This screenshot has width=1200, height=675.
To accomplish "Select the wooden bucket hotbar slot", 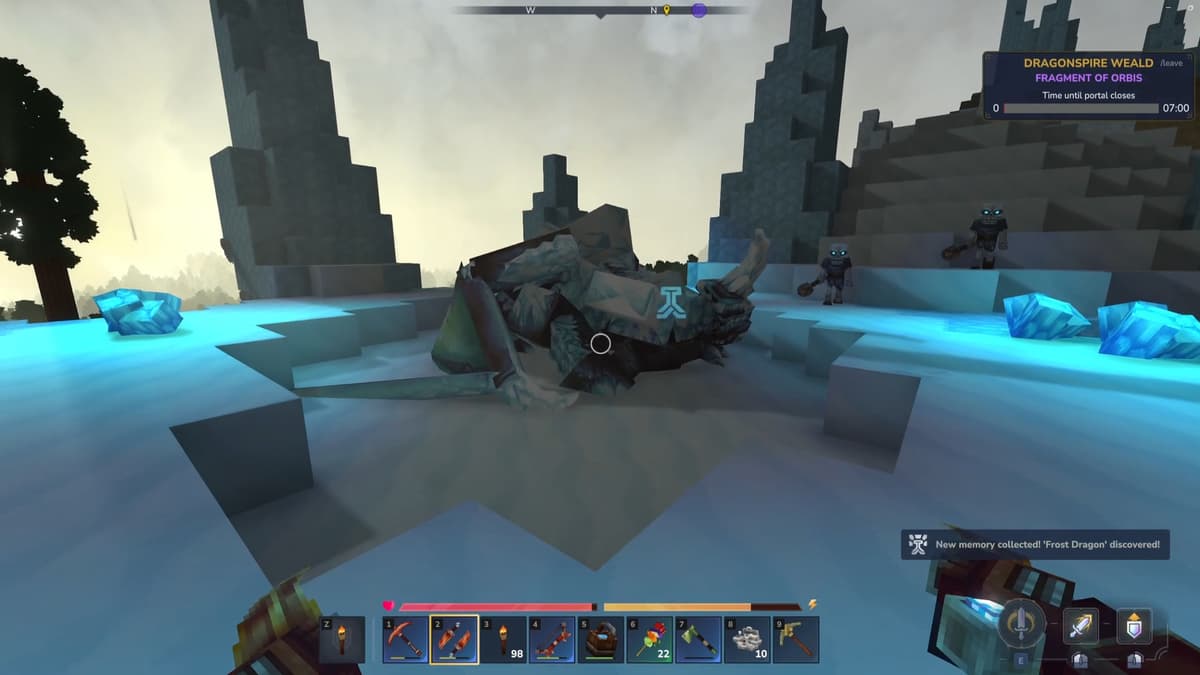I will [601, 639].
